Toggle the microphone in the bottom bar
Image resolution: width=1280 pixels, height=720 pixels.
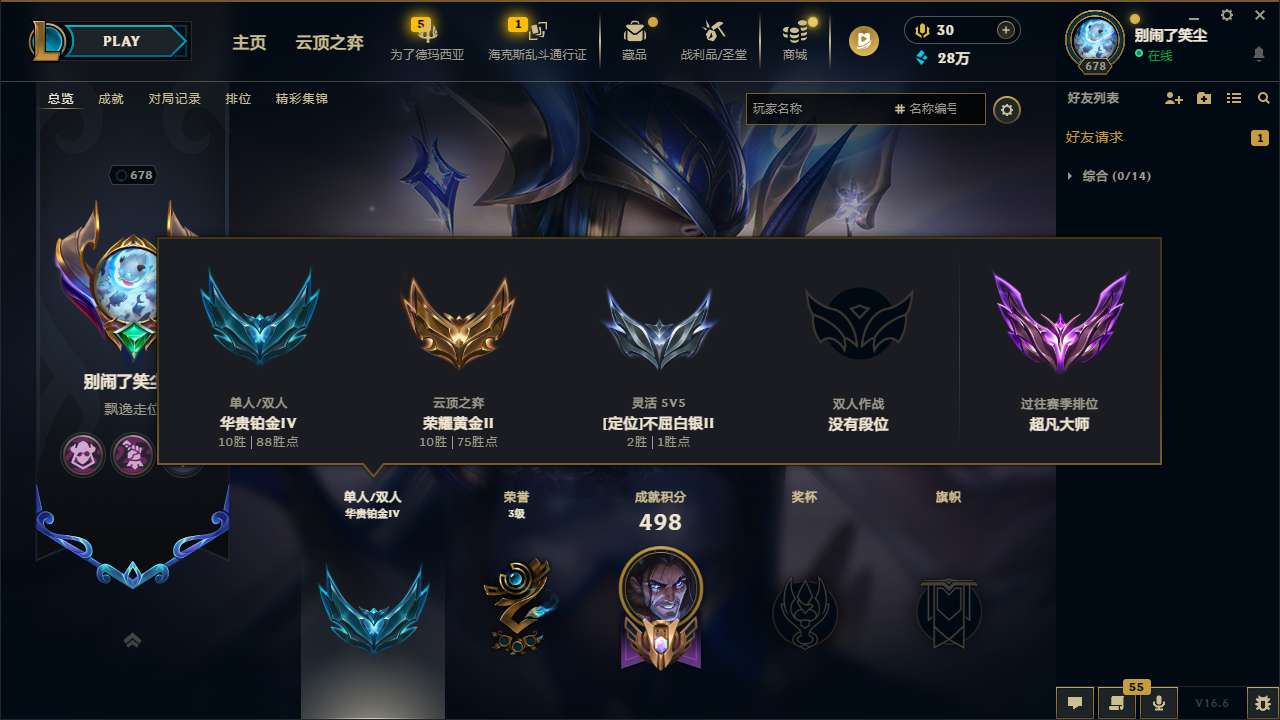1159,703
